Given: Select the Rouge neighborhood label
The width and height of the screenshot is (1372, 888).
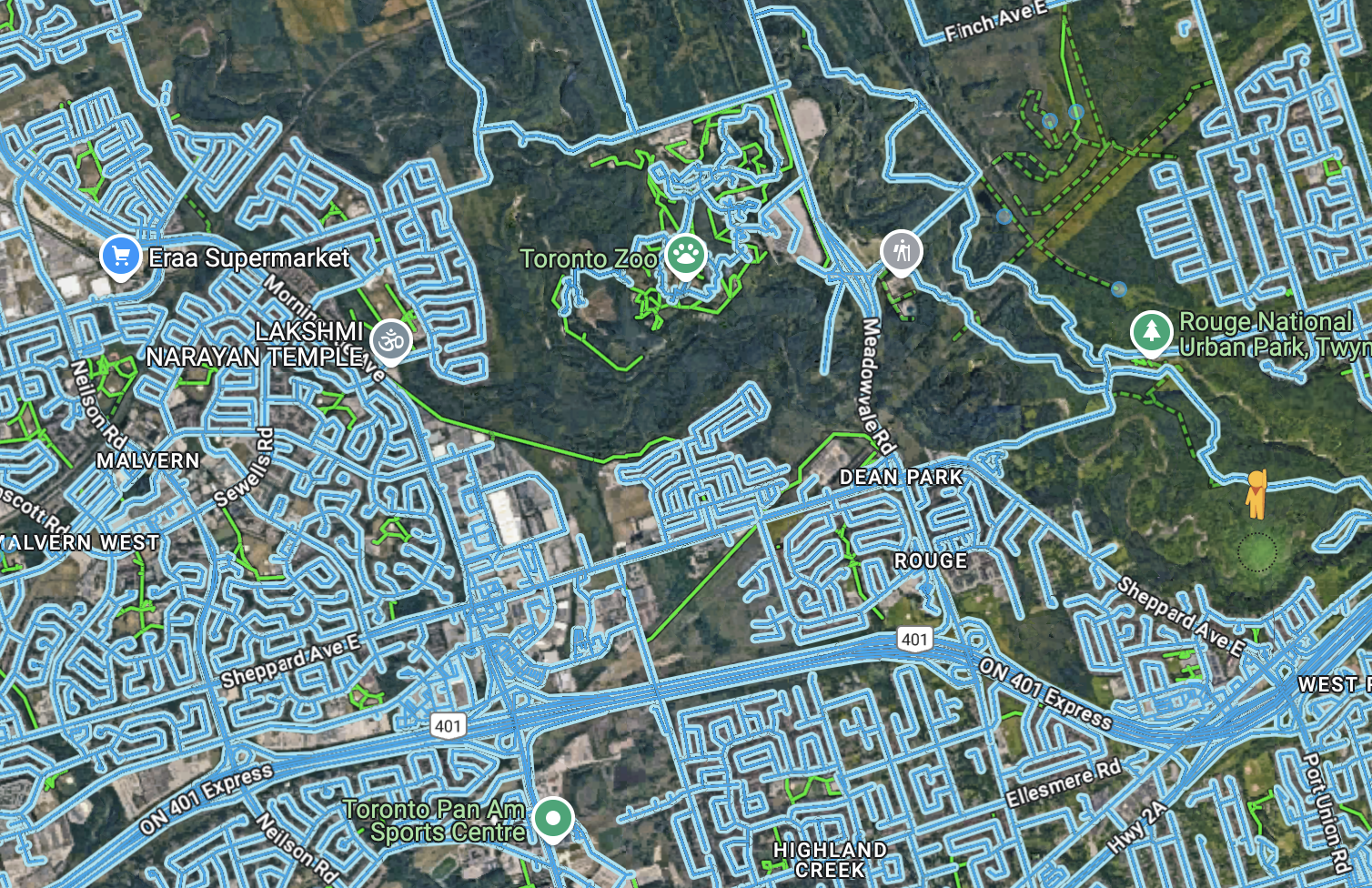Looking at the screenshot, I should [930, 560].
